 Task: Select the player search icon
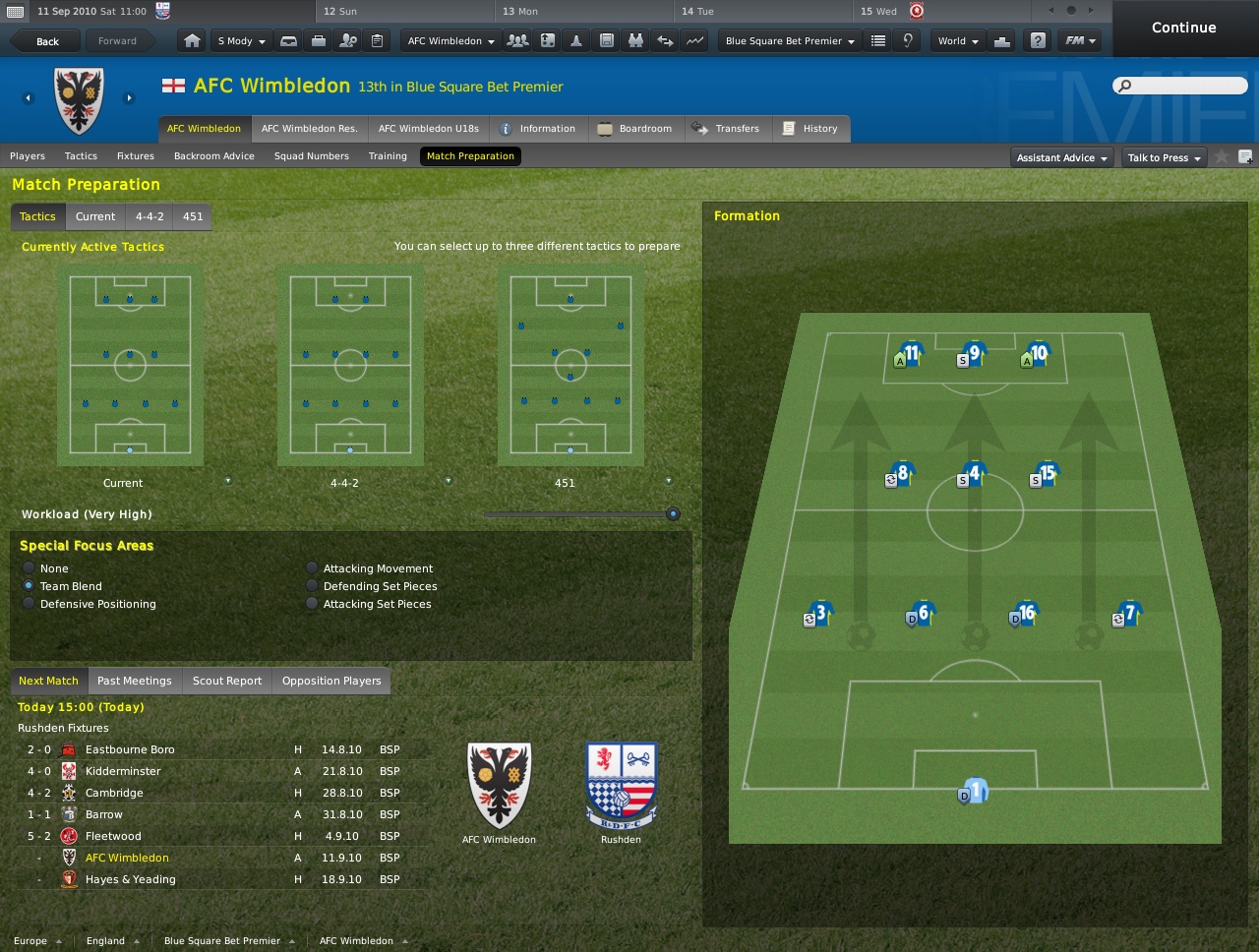(x=347, y=40)
